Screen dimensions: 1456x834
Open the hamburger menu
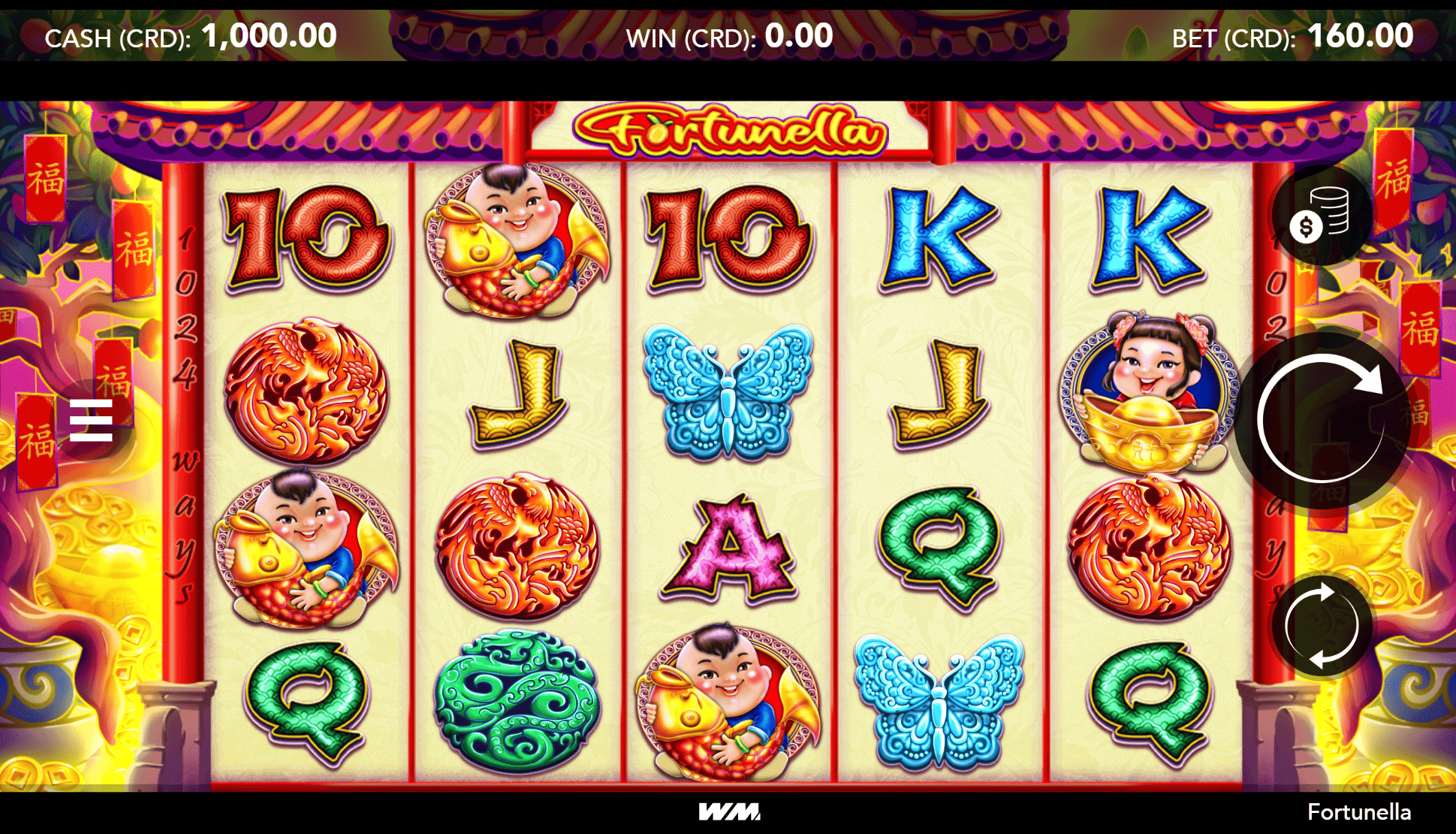pyautogui.click(x=91, y=420)
